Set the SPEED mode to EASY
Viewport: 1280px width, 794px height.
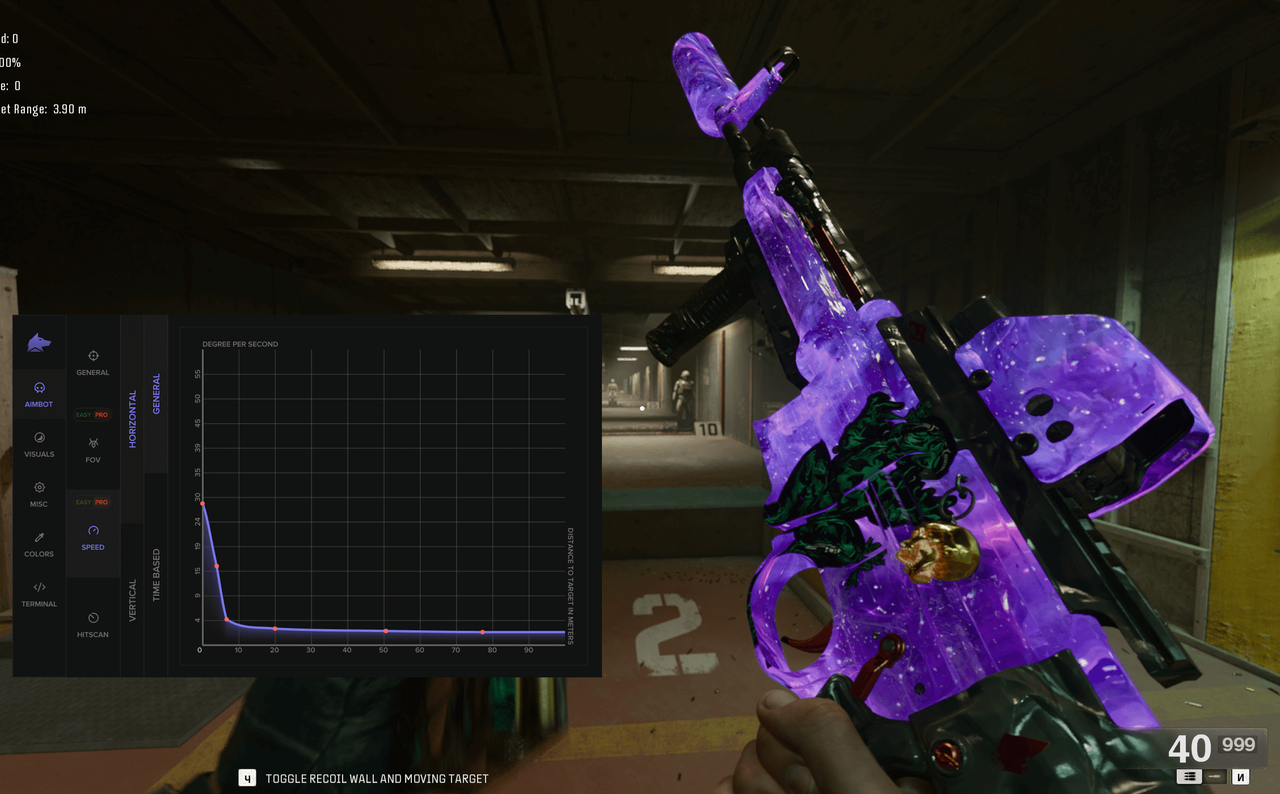(84, 501)
